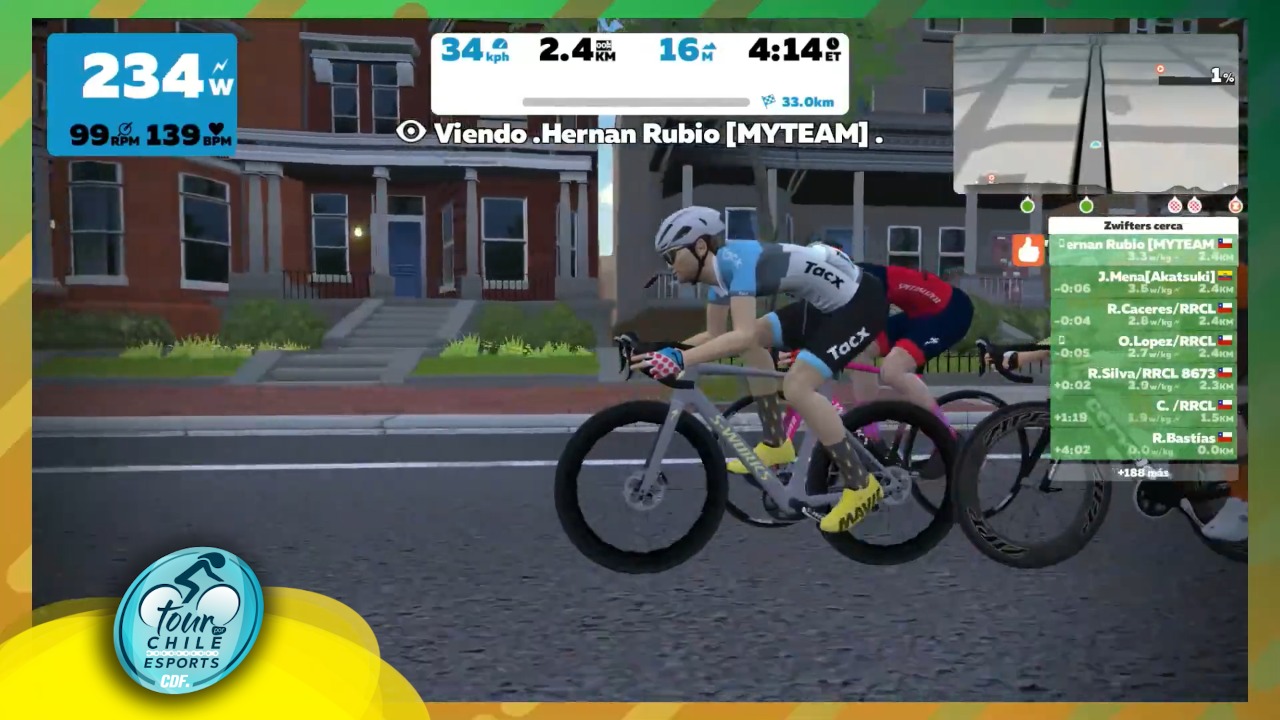Screen dimensions: 1280x720
Task: Click the eye spectator icon before 'Viendo'
Action: [x=410, y=132]
